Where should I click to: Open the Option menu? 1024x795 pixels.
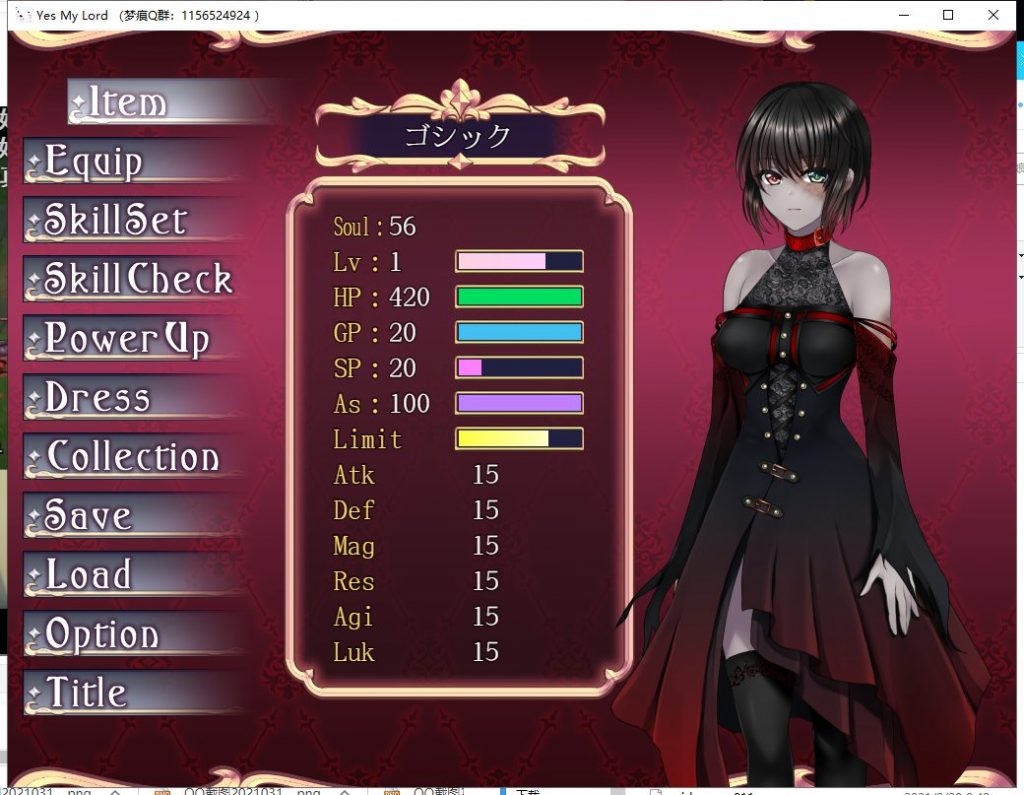point(102,634)
